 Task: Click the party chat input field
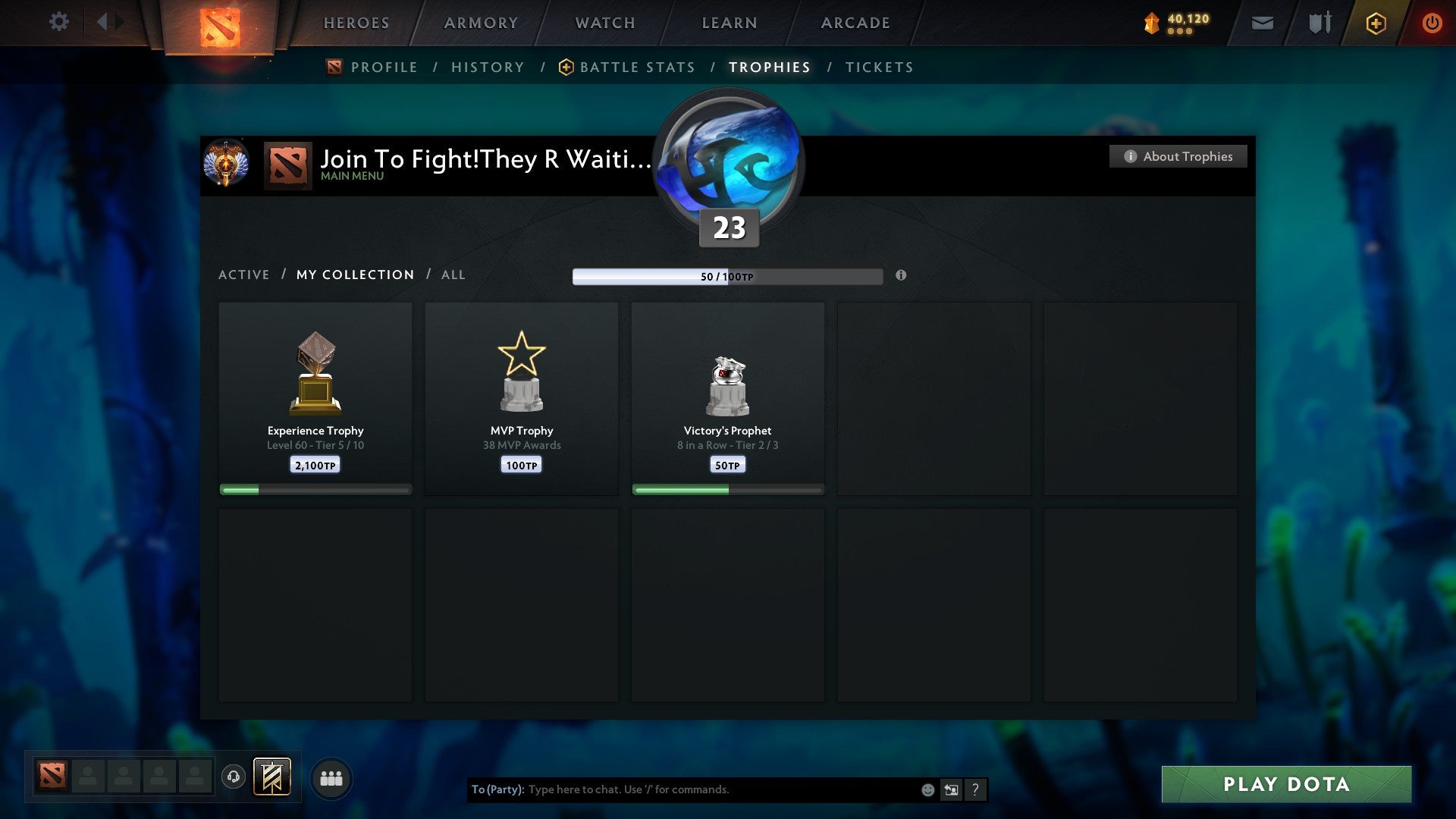720,789
